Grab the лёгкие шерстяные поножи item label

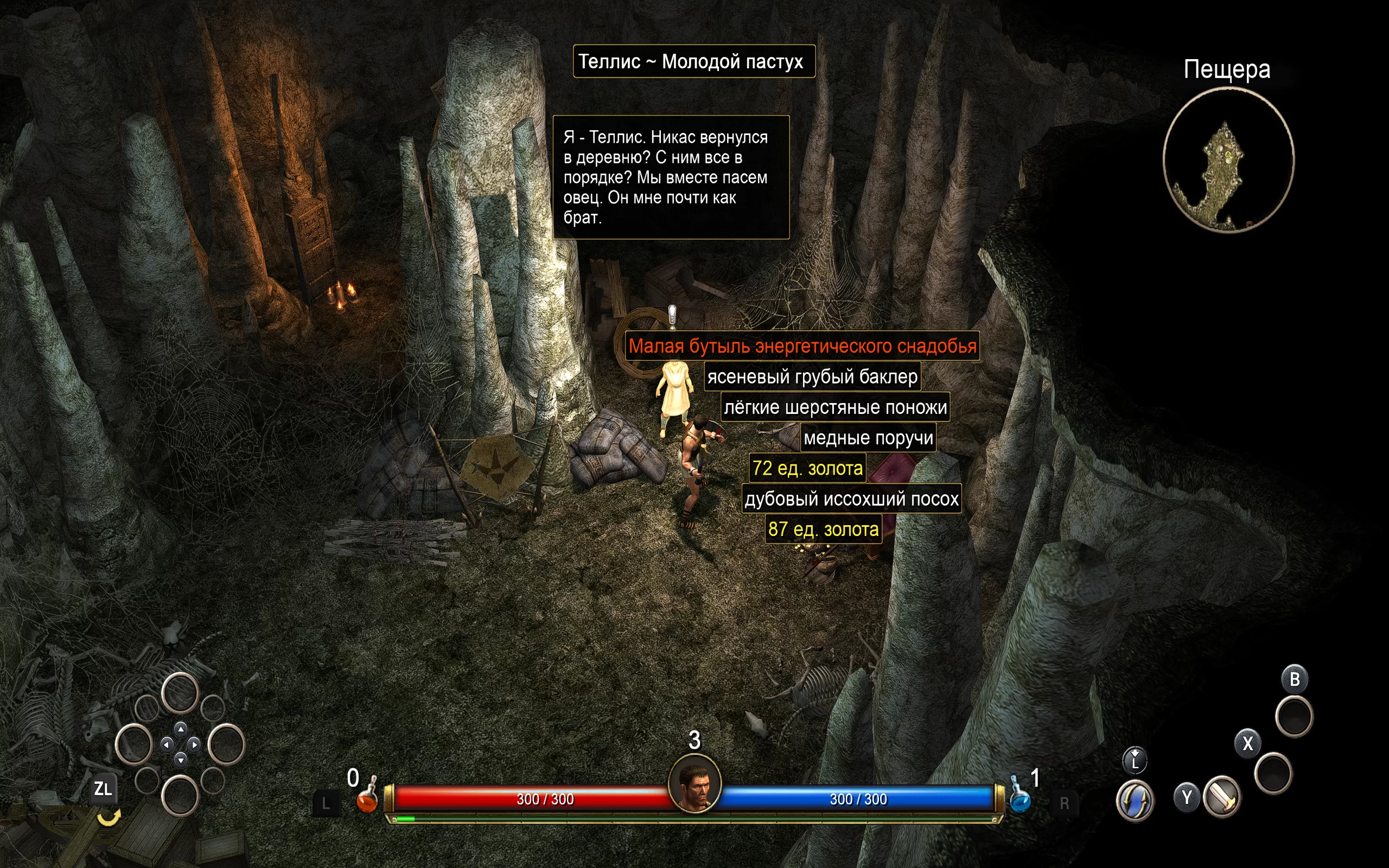coord(835,407)
